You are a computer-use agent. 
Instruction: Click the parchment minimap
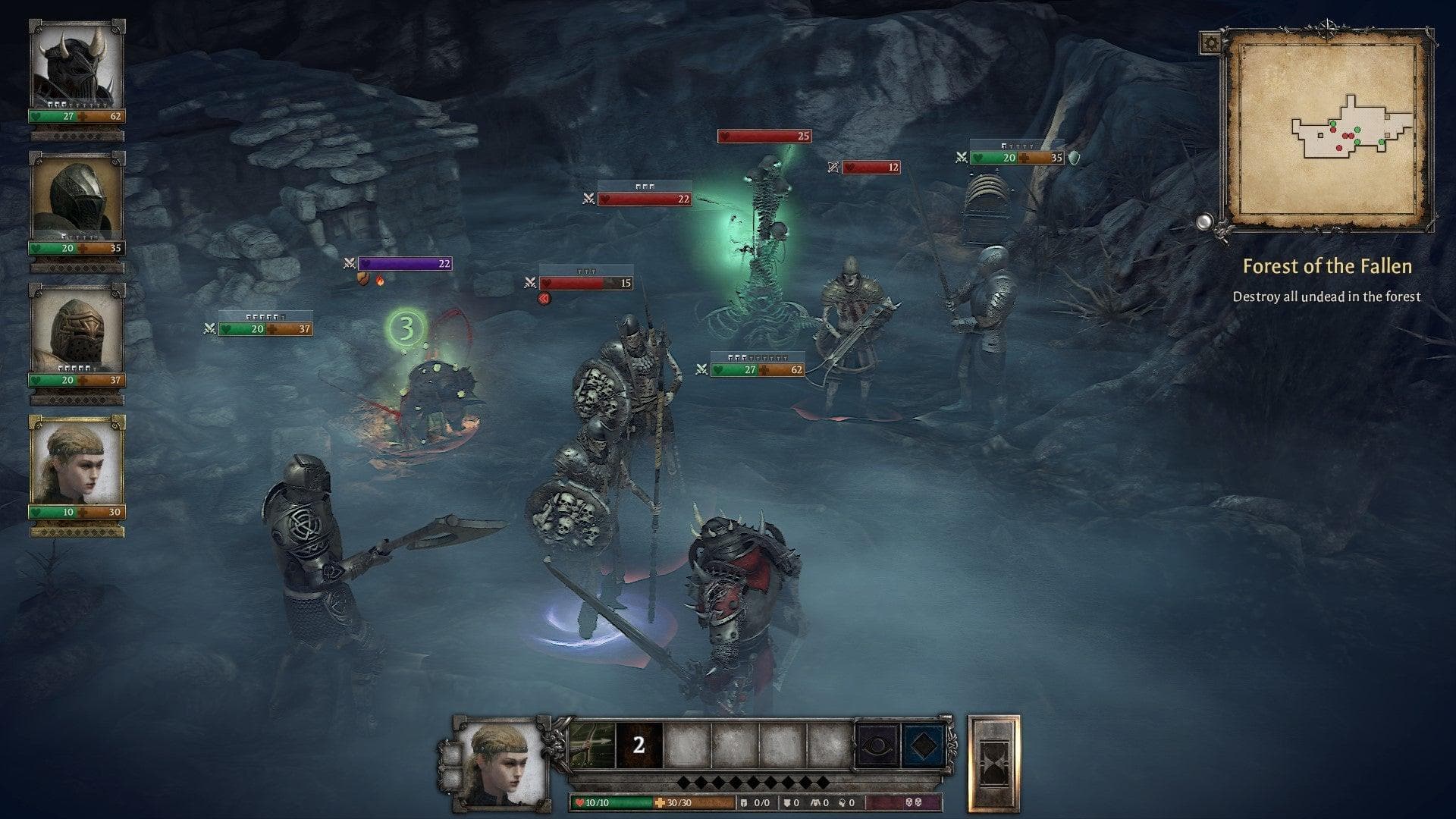pyautogui.click(x=1327, y=130)
